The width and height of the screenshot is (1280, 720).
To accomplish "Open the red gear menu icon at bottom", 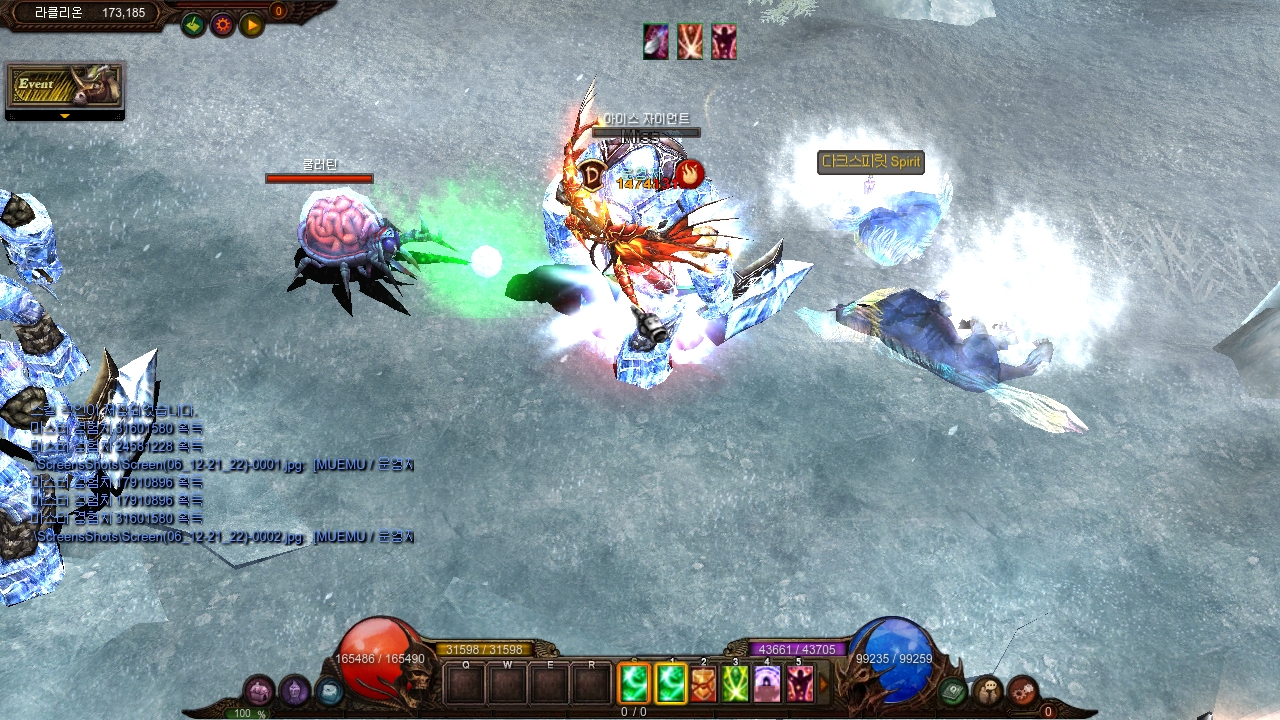I will click(x=1022, y=690).
